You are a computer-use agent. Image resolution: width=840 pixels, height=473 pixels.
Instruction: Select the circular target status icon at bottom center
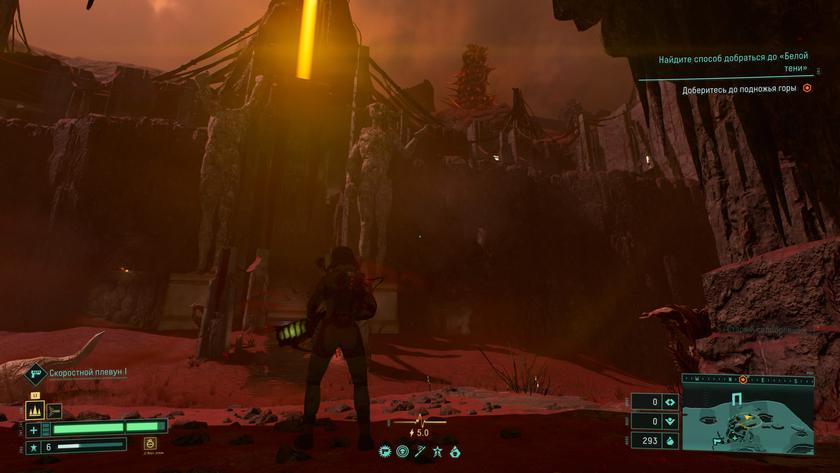(x=403, y=452)
